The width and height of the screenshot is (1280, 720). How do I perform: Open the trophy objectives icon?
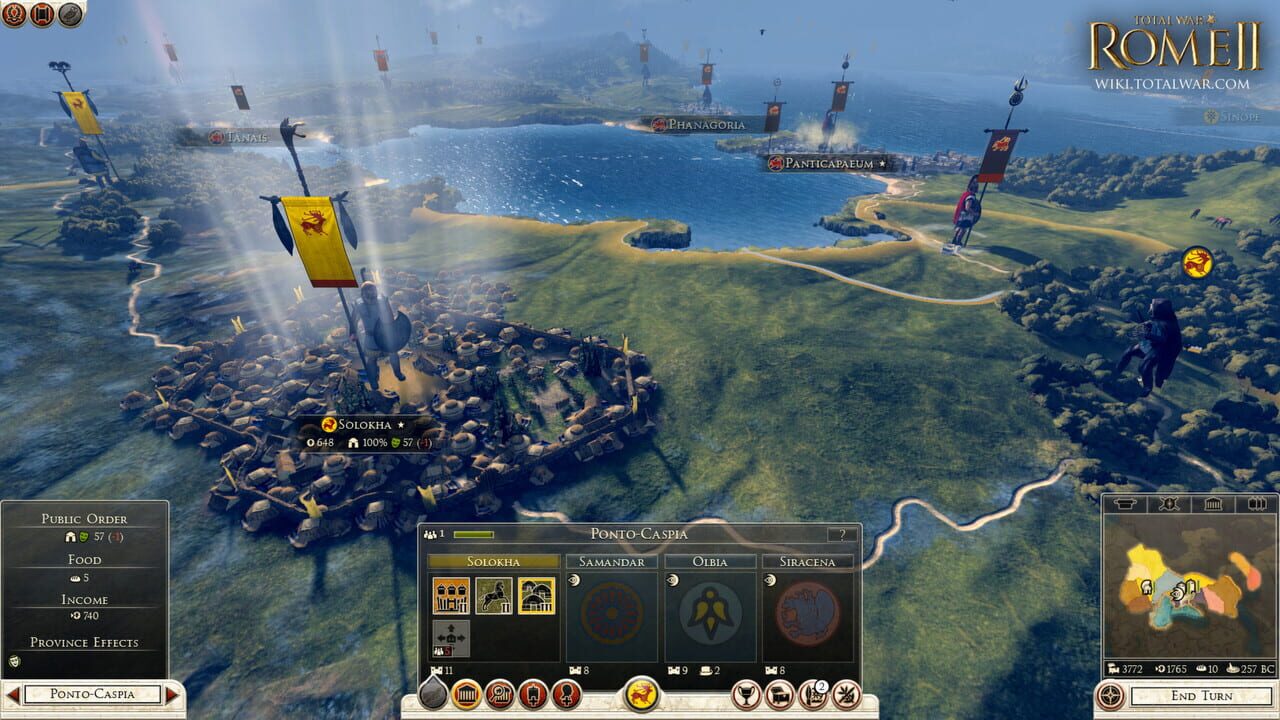click(747, 697)
